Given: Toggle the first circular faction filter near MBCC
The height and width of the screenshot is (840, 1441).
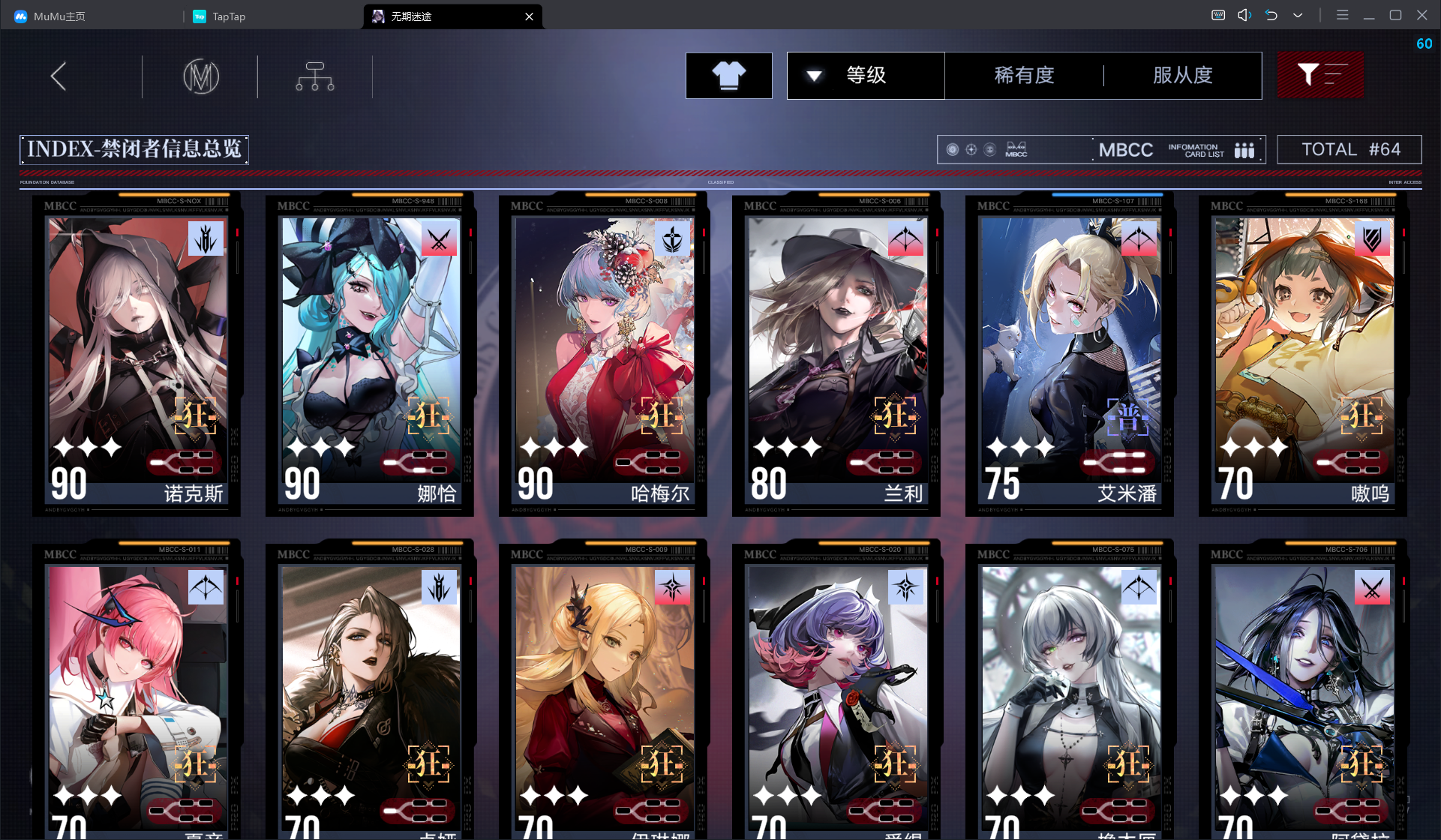Looking at the screenshot, I should point(952,149).
